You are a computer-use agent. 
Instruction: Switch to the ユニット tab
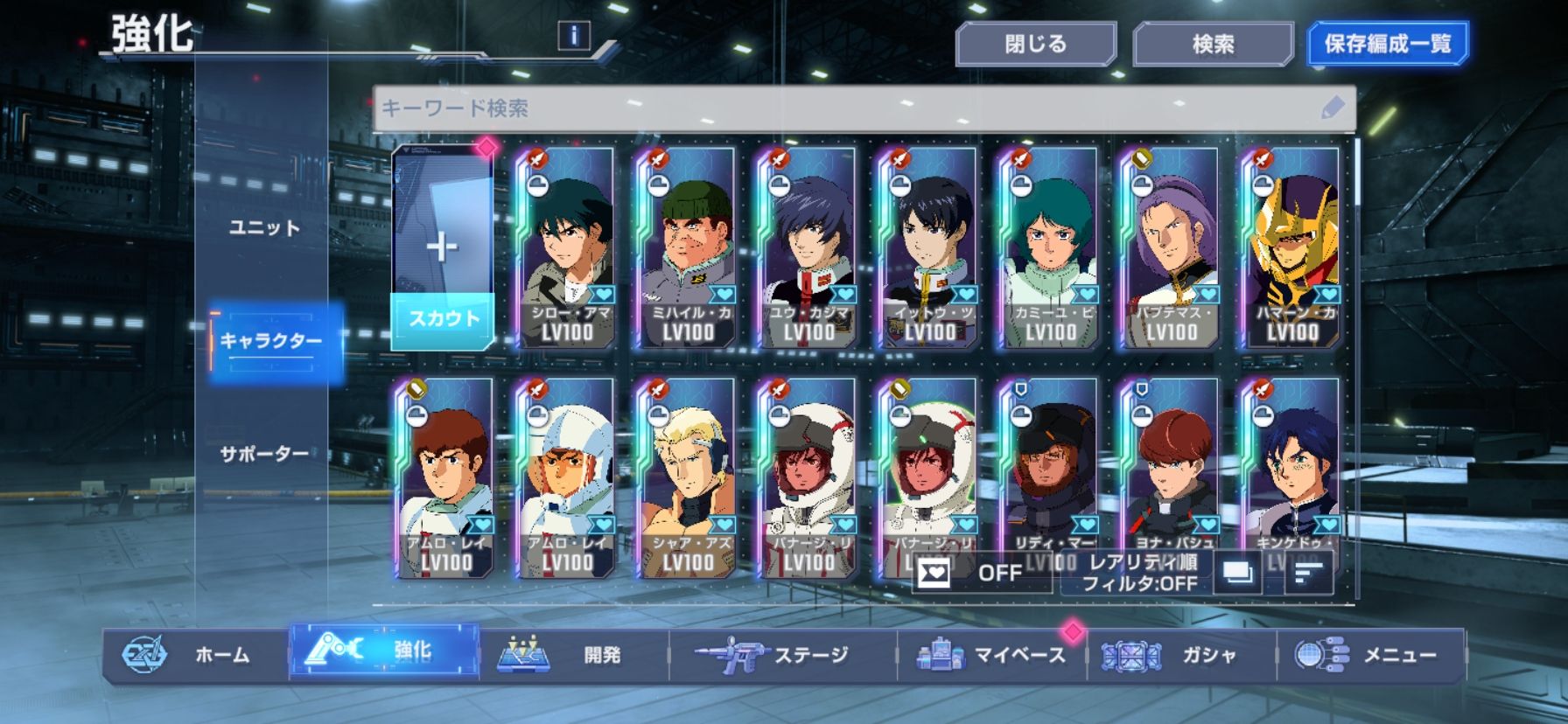(x=264, y=228)
